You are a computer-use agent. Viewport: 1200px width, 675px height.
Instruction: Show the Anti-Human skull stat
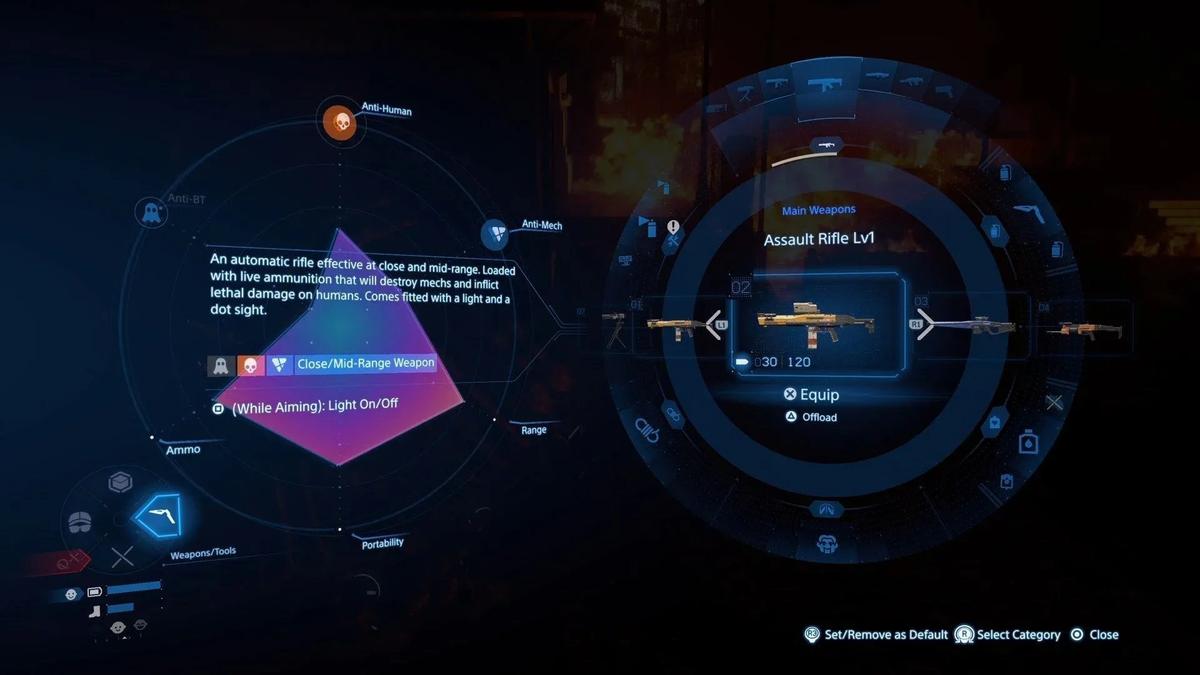pyautogui.click(x=340, y=122)
